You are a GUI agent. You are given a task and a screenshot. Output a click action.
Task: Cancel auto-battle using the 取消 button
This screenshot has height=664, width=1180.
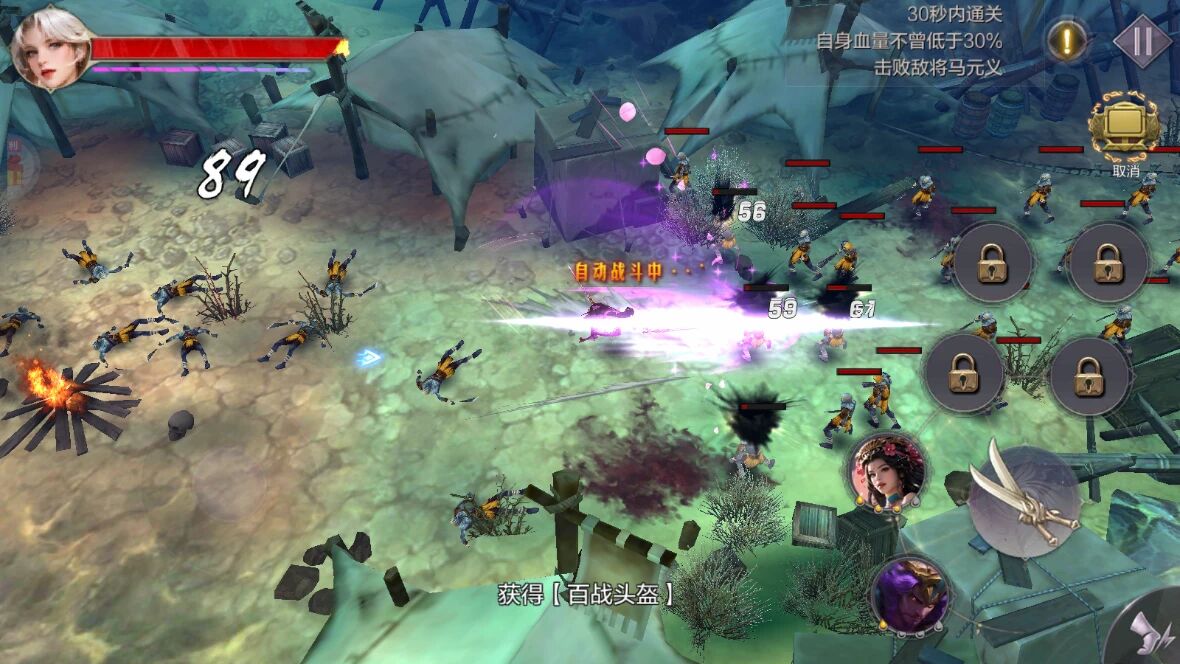(1125, 130)
